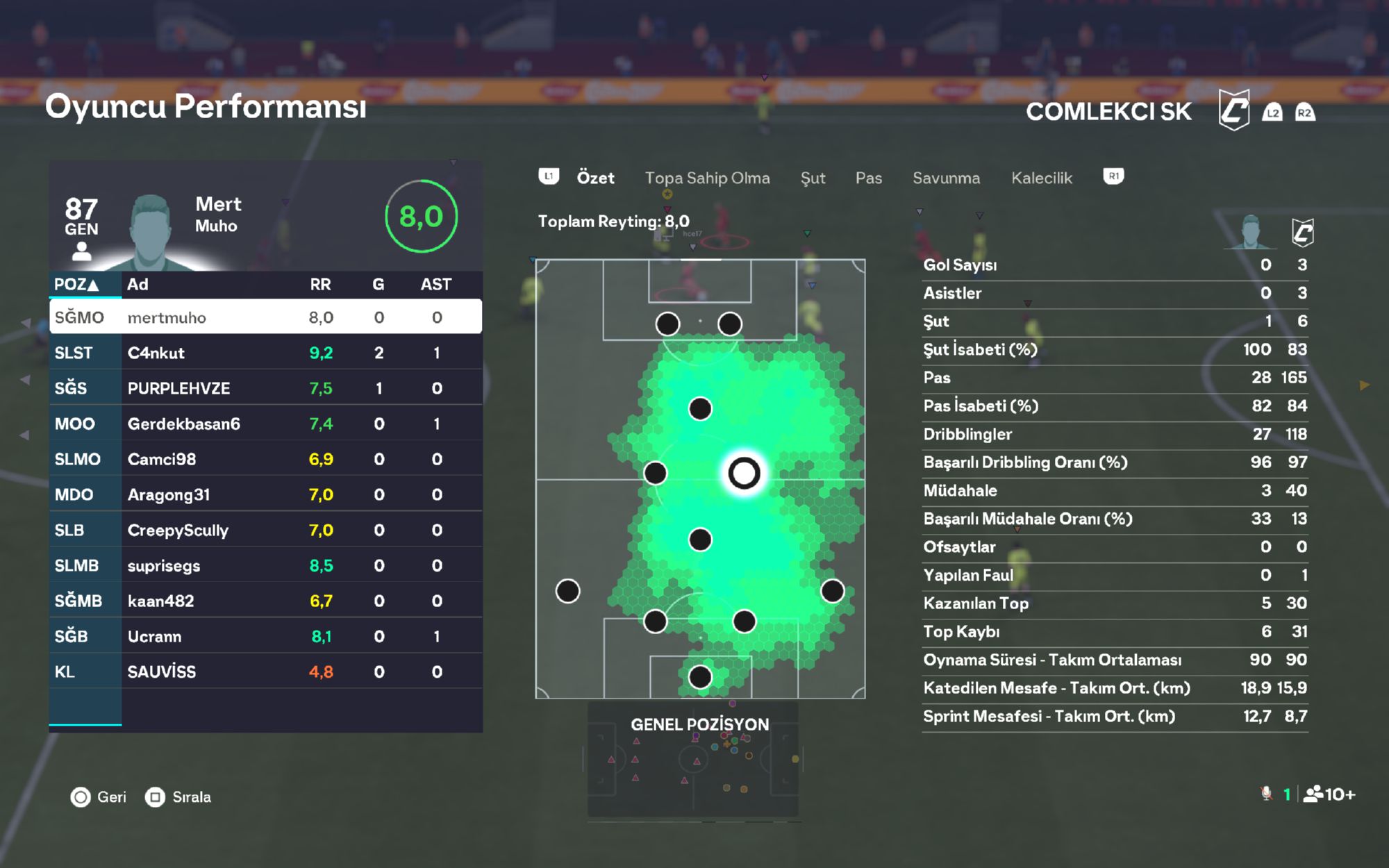Select the Camci98 row
Image resolution: width=1389 pixels, height=868 pixels.
click(265, 459)
